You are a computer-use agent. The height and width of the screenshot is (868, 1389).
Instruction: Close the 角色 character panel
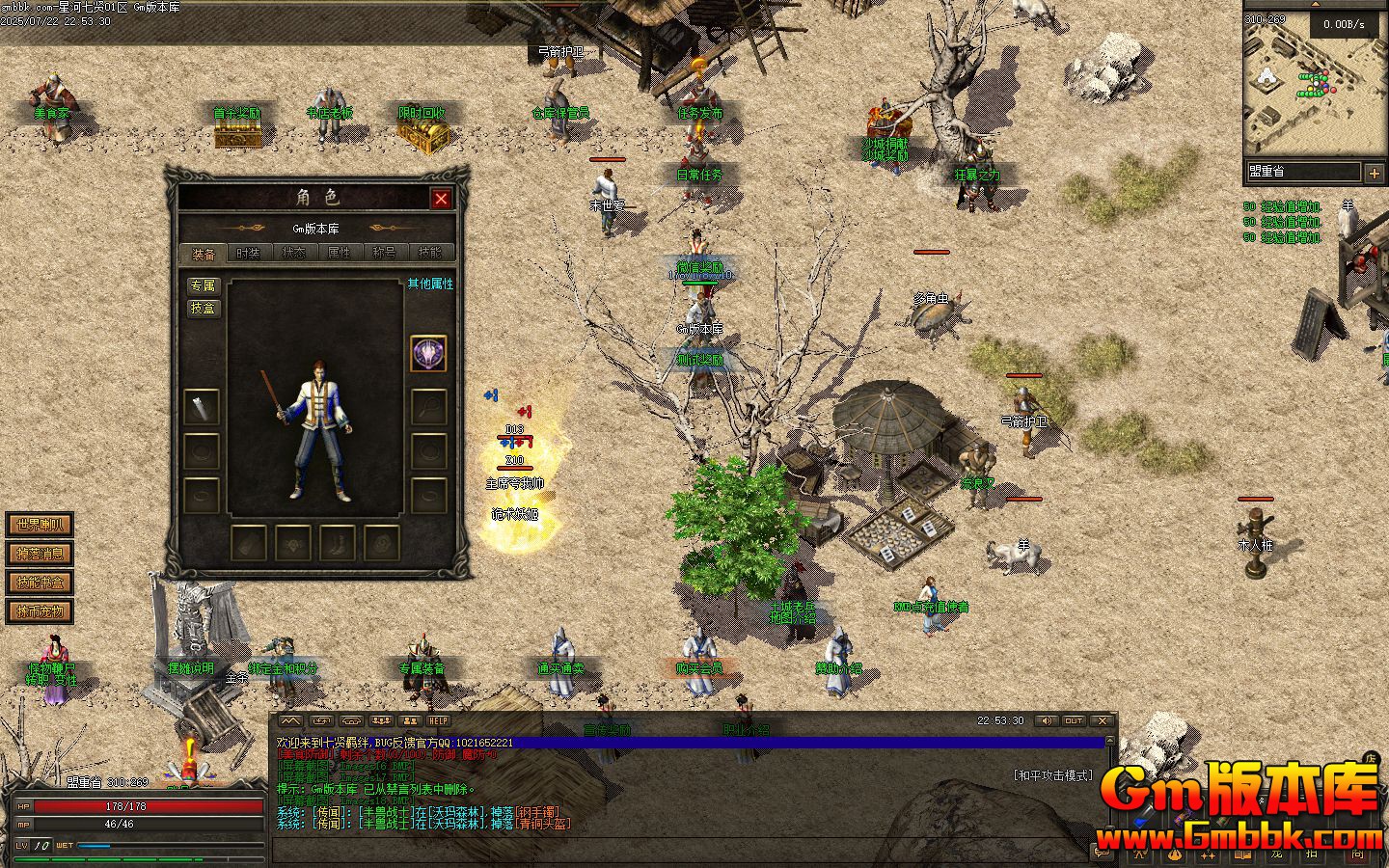(x=441, y=199)
